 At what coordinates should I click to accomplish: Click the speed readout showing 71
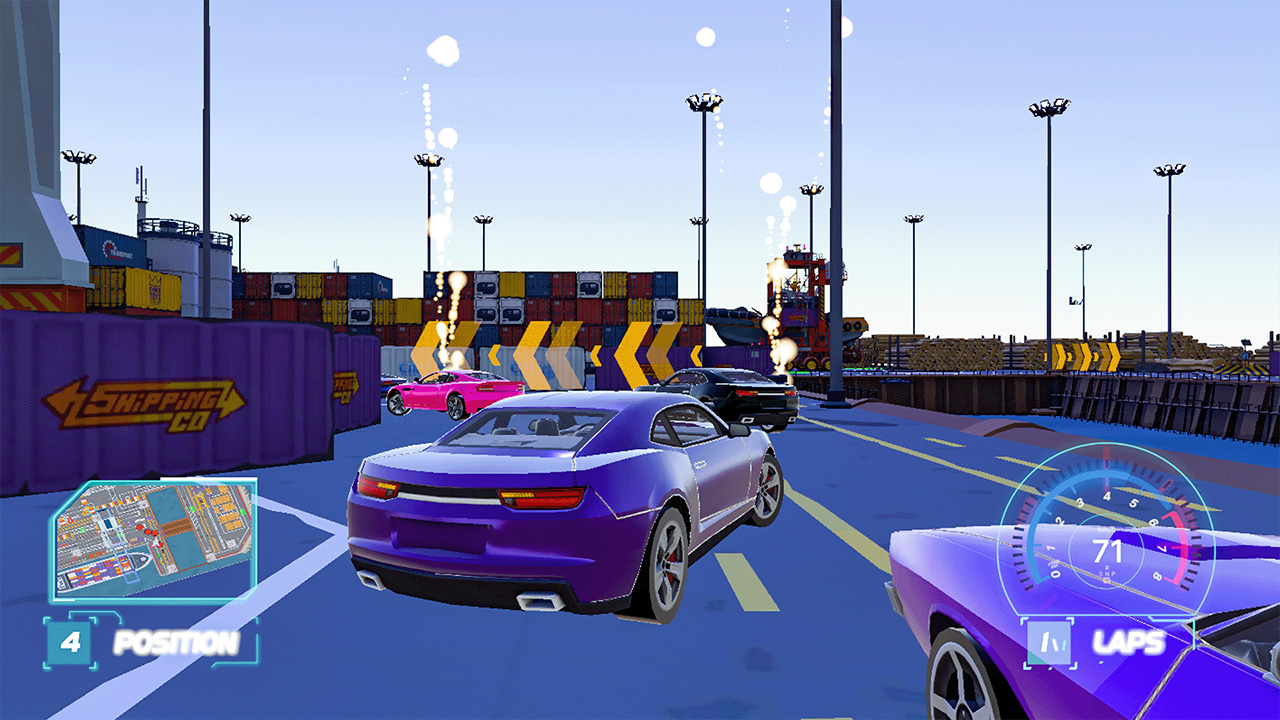1107,550
